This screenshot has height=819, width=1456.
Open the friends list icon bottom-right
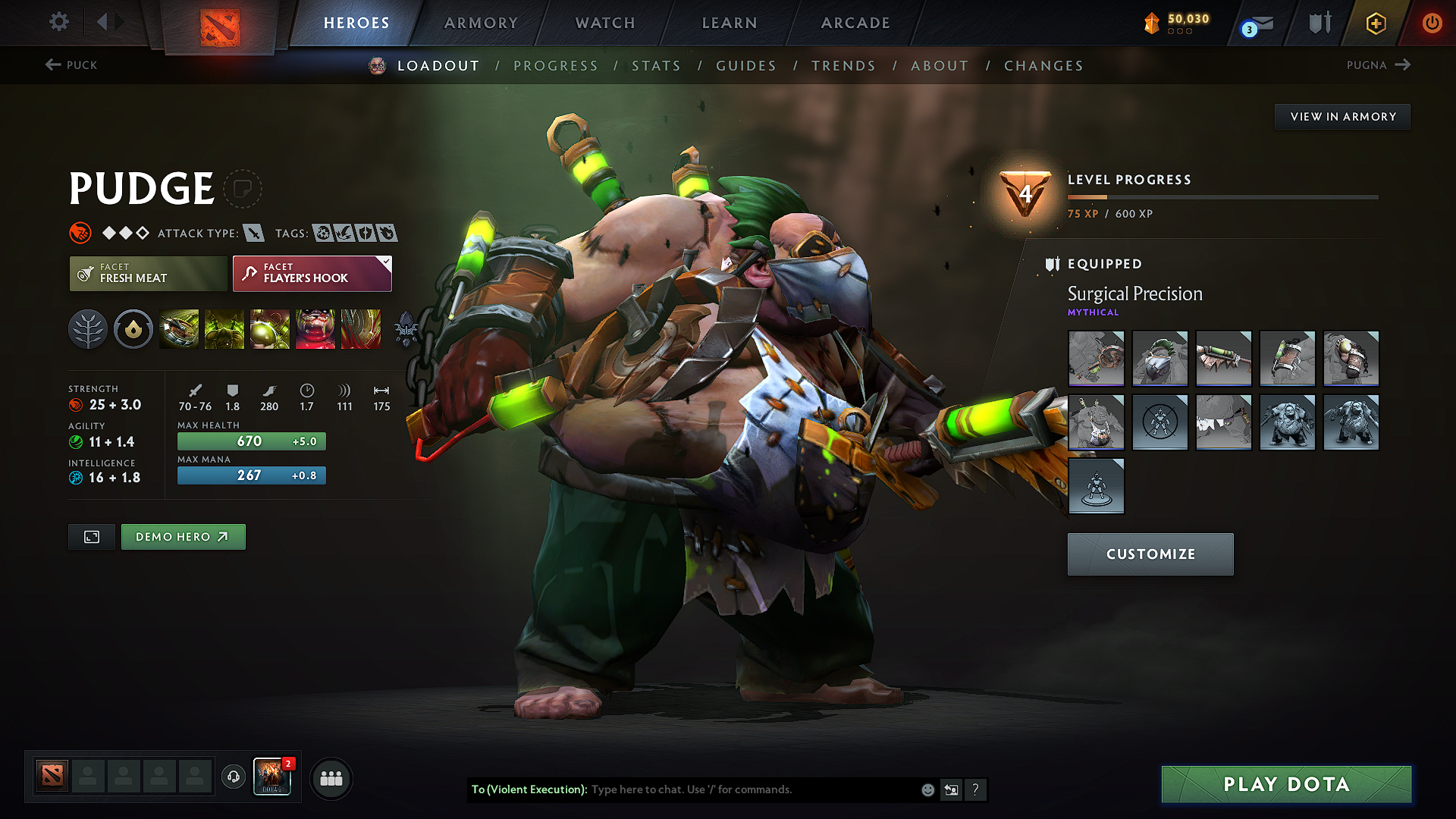(331, 778)
